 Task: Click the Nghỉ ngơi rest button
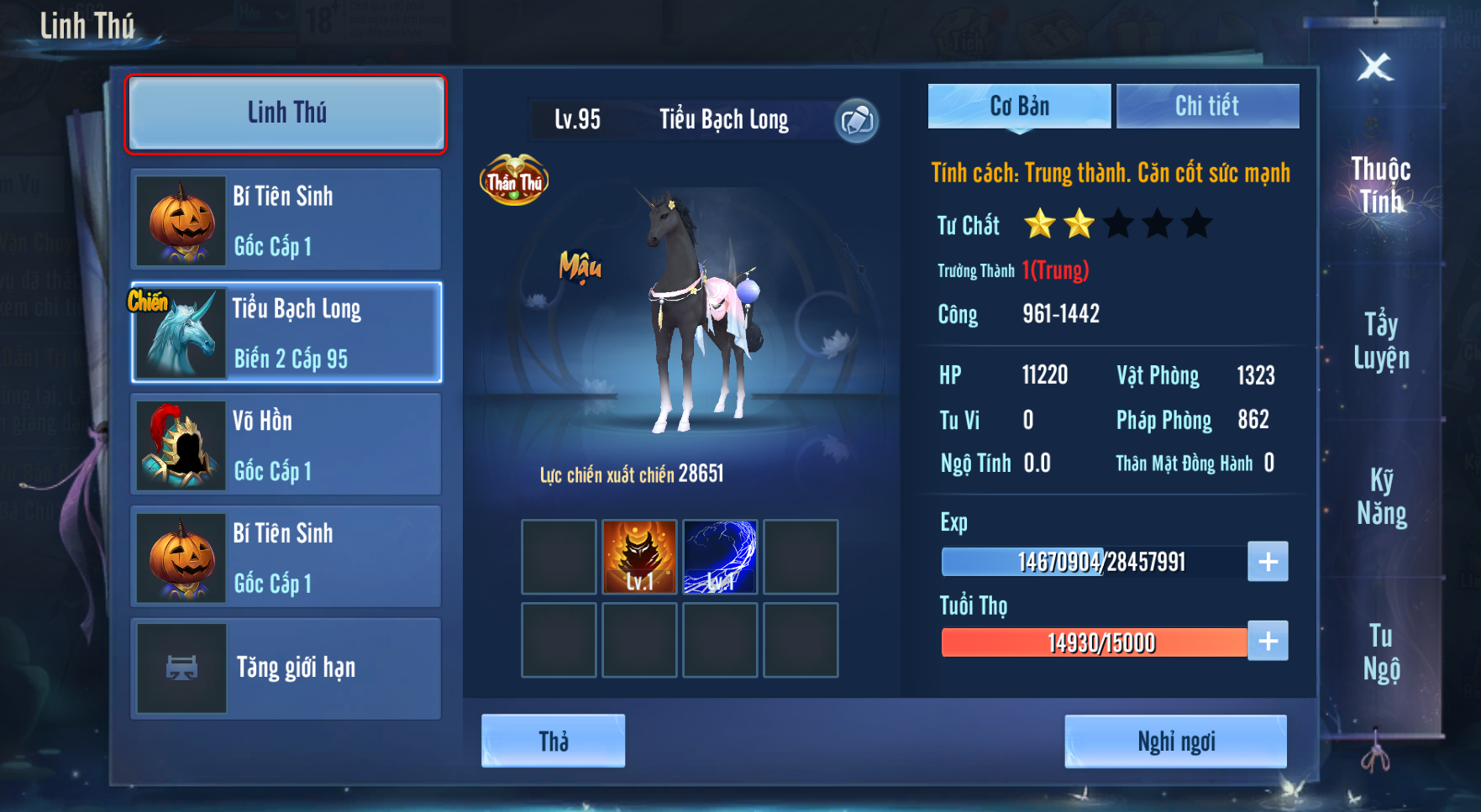coord(1175,741)
